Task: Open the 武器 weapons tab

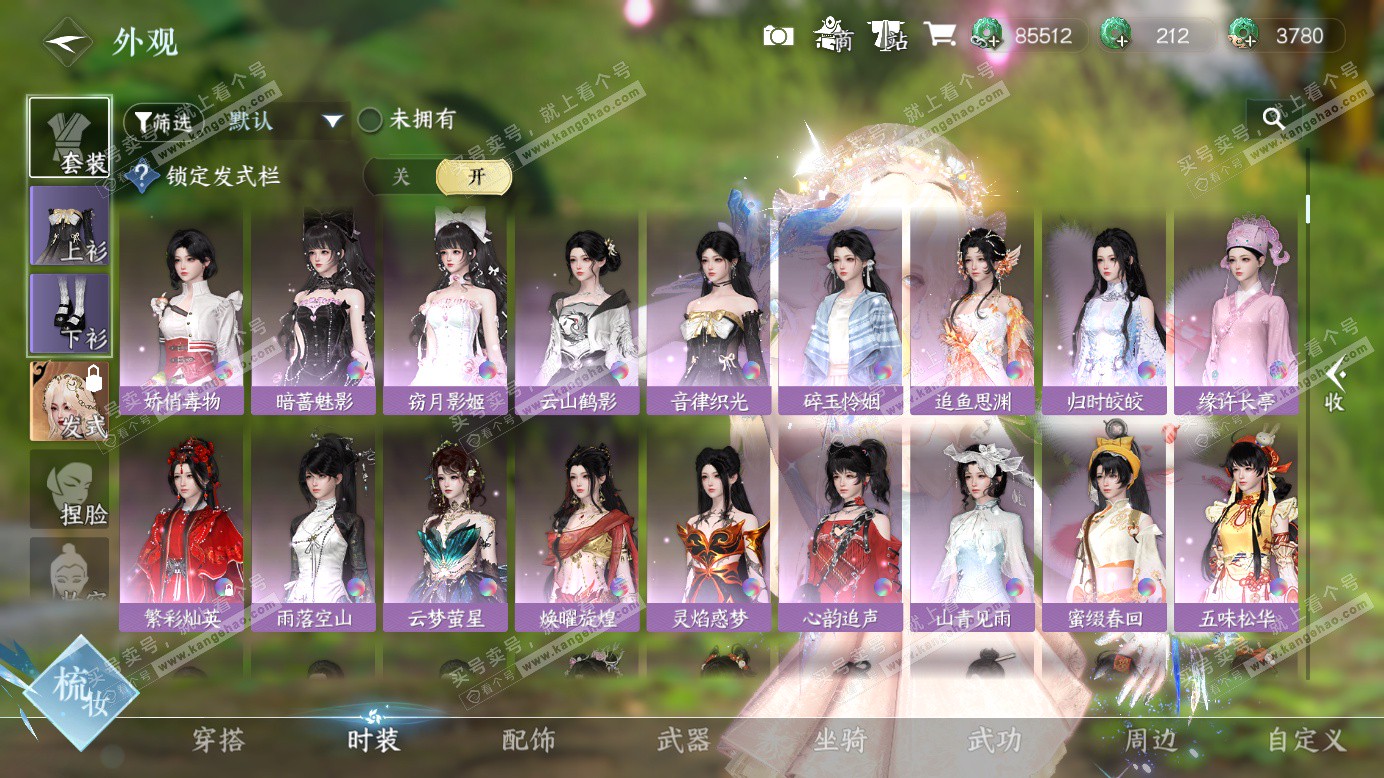Action: coord(684,741)
